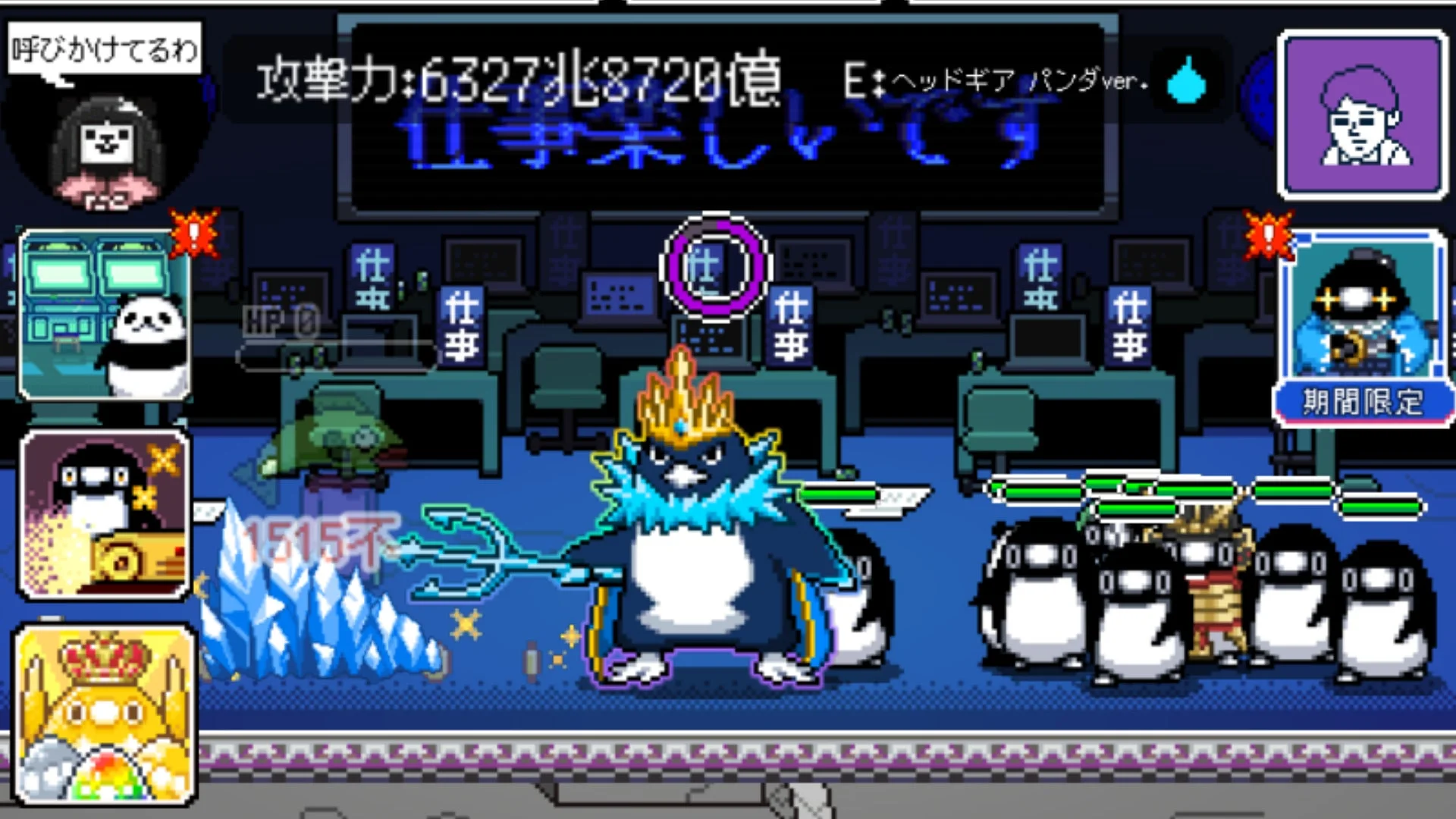The image size is (1456, 819).
Task: Tap the 攻撃力 attack power display
Action: tap(516, 80)
